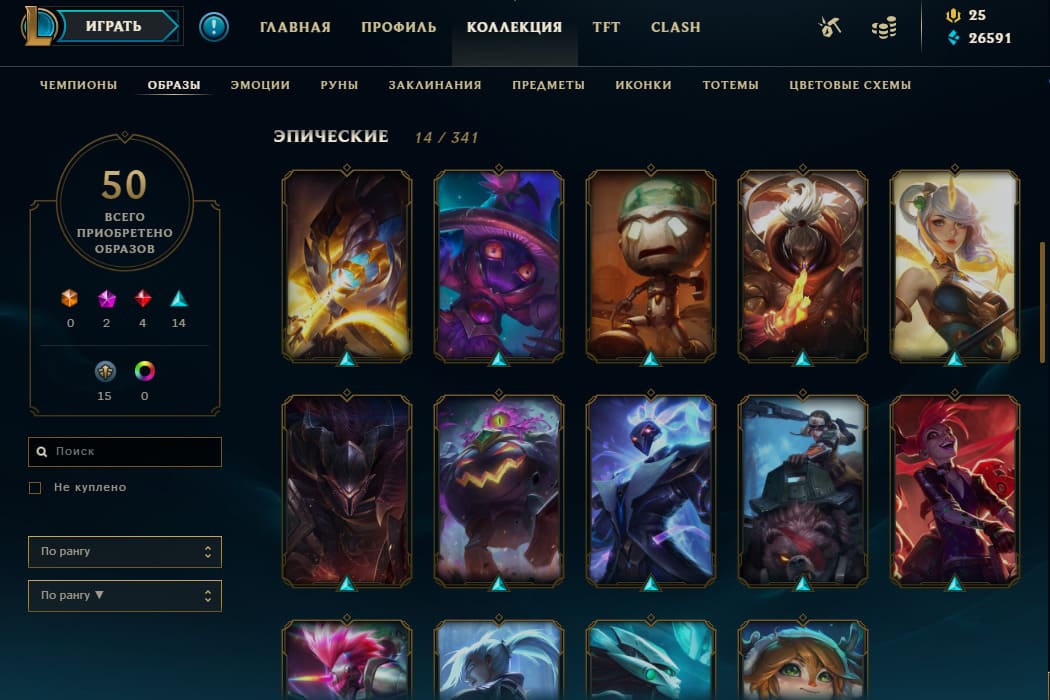Image resolution: width=1050 pixels, height=700 pixels.
Task: Open the РУНЫ tab
Action: (x=339, y=85)
